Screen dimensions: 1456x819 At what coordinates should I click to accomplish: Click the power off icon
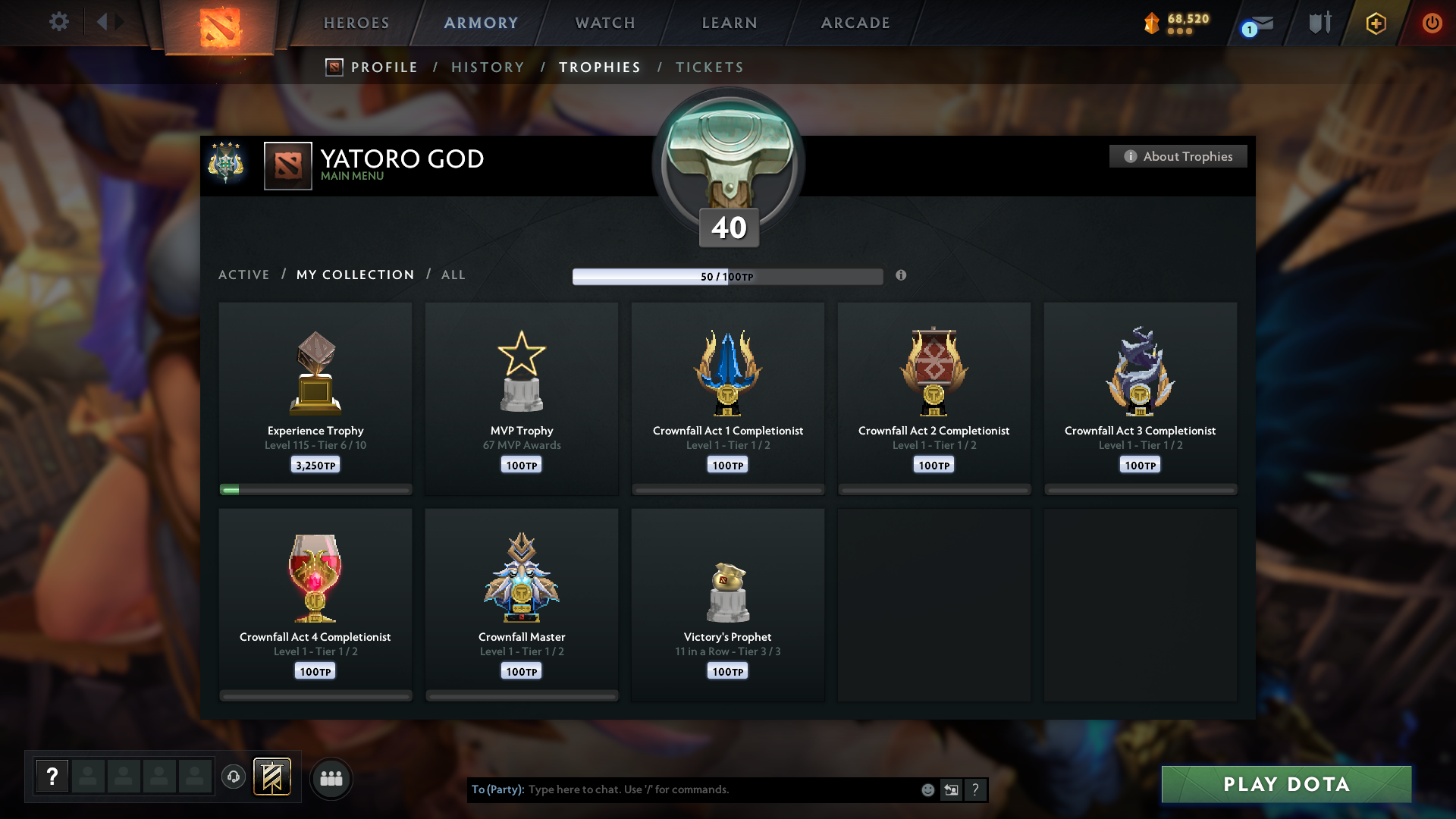(1432, 23)
